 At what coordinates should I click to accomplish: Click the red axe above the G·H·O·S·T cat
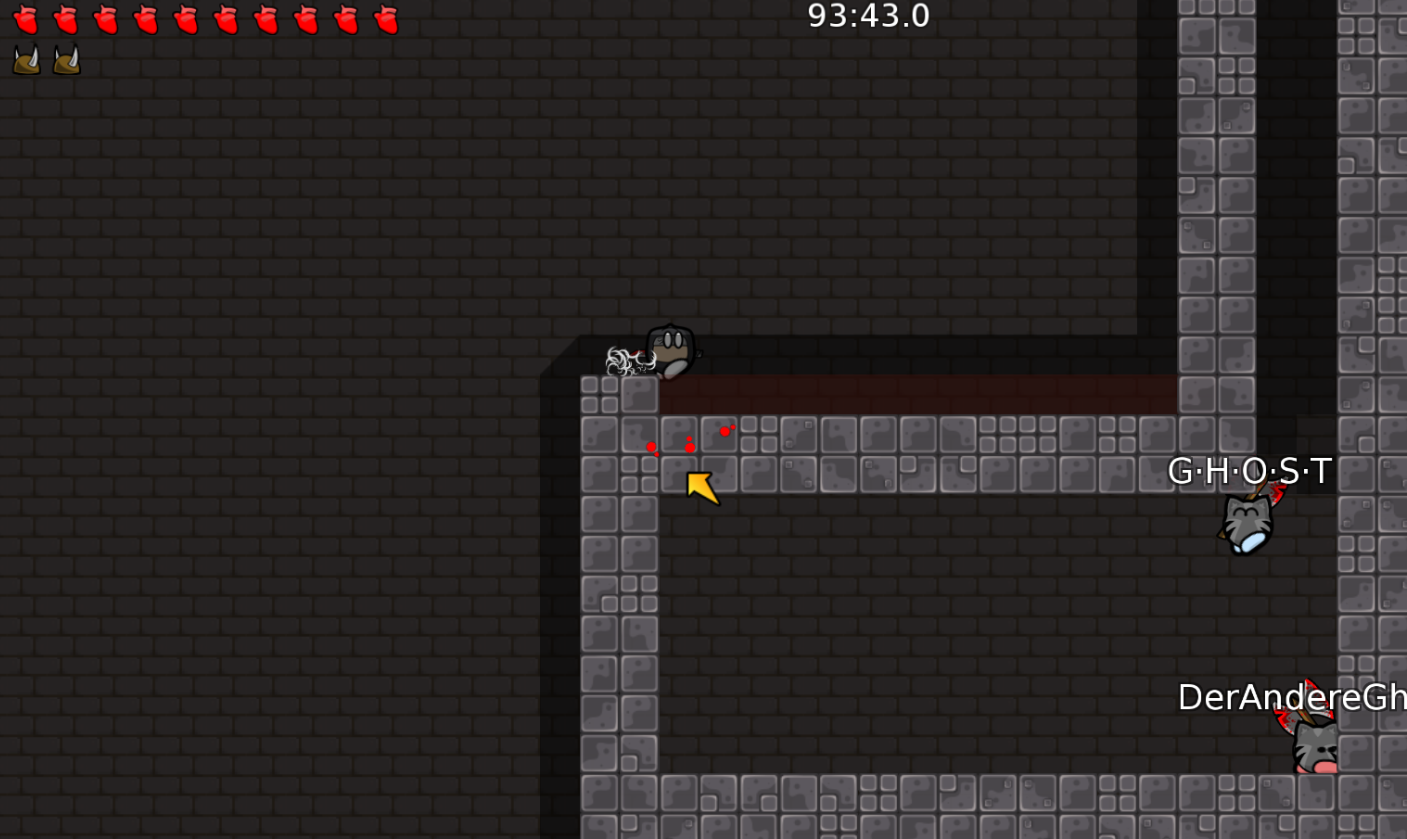pos(1272,495)
